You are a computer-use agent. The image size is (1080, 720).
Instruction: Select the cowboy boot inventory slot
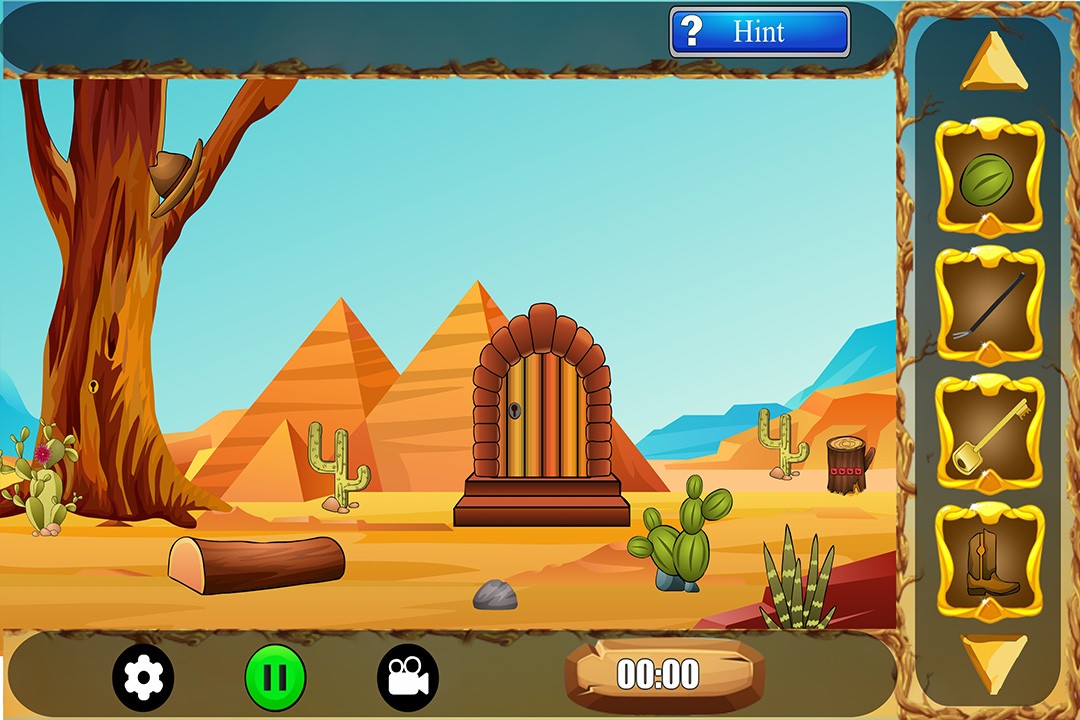coord(989,562)
